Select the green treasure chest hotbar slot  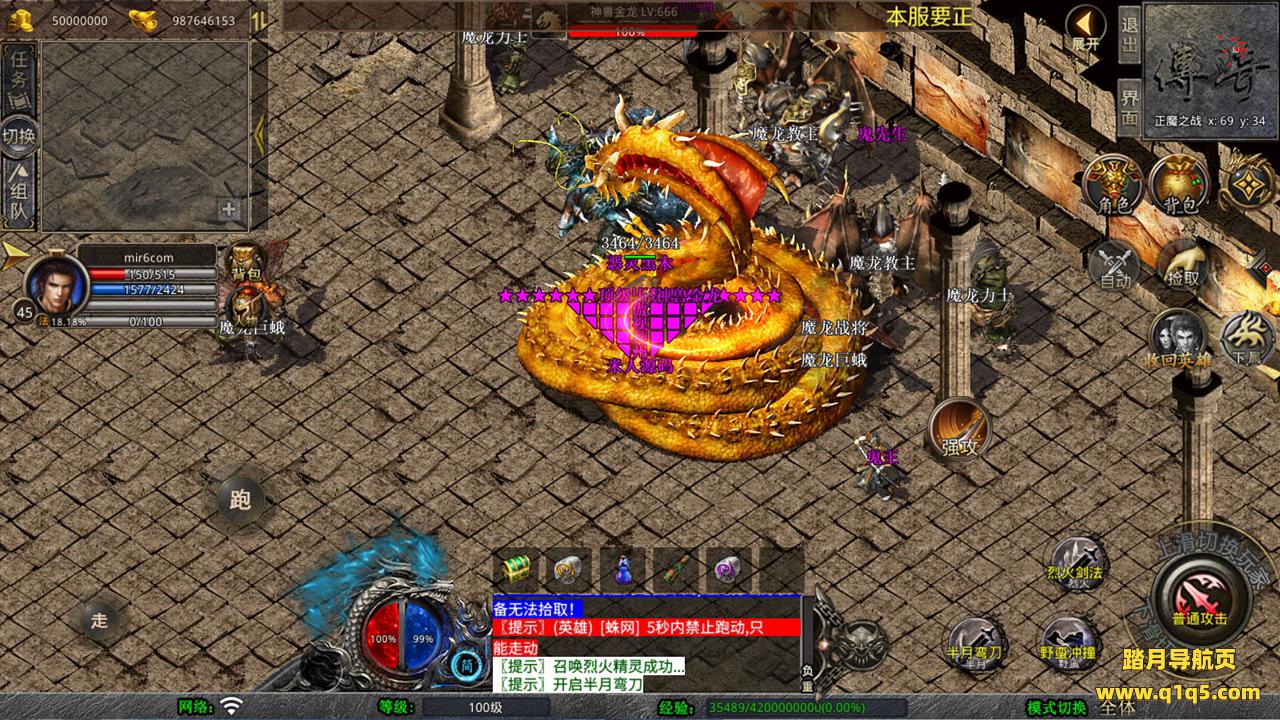(518, 569)
